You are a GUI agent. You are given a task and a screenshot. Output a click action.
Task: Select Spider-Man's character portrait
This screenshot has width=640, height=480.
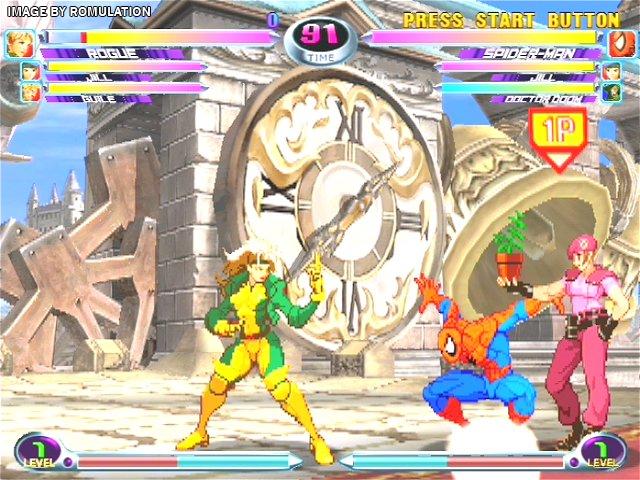click(x=620, y=43)
